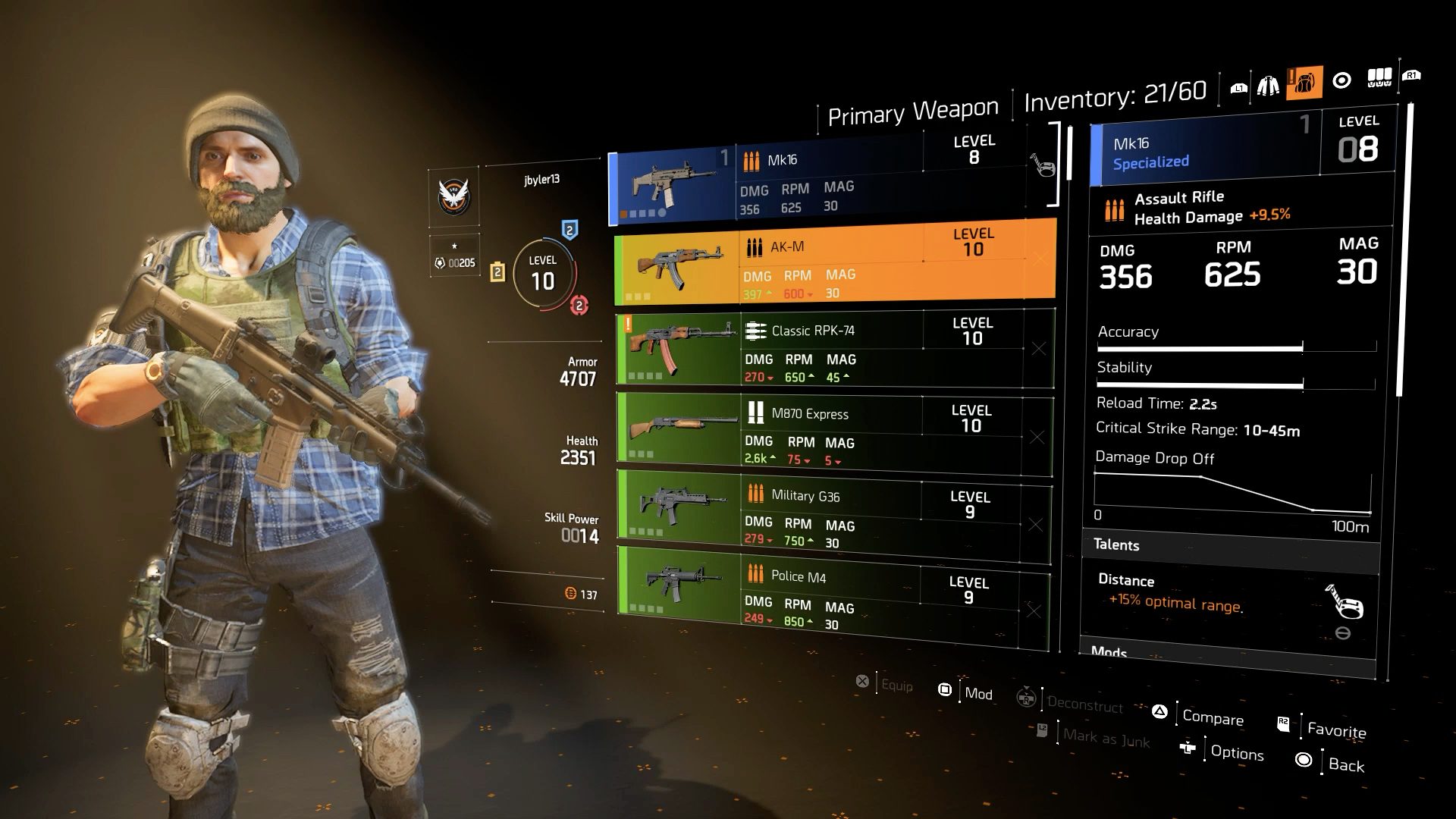Switch to the circle target tab

click(1341, 80)
